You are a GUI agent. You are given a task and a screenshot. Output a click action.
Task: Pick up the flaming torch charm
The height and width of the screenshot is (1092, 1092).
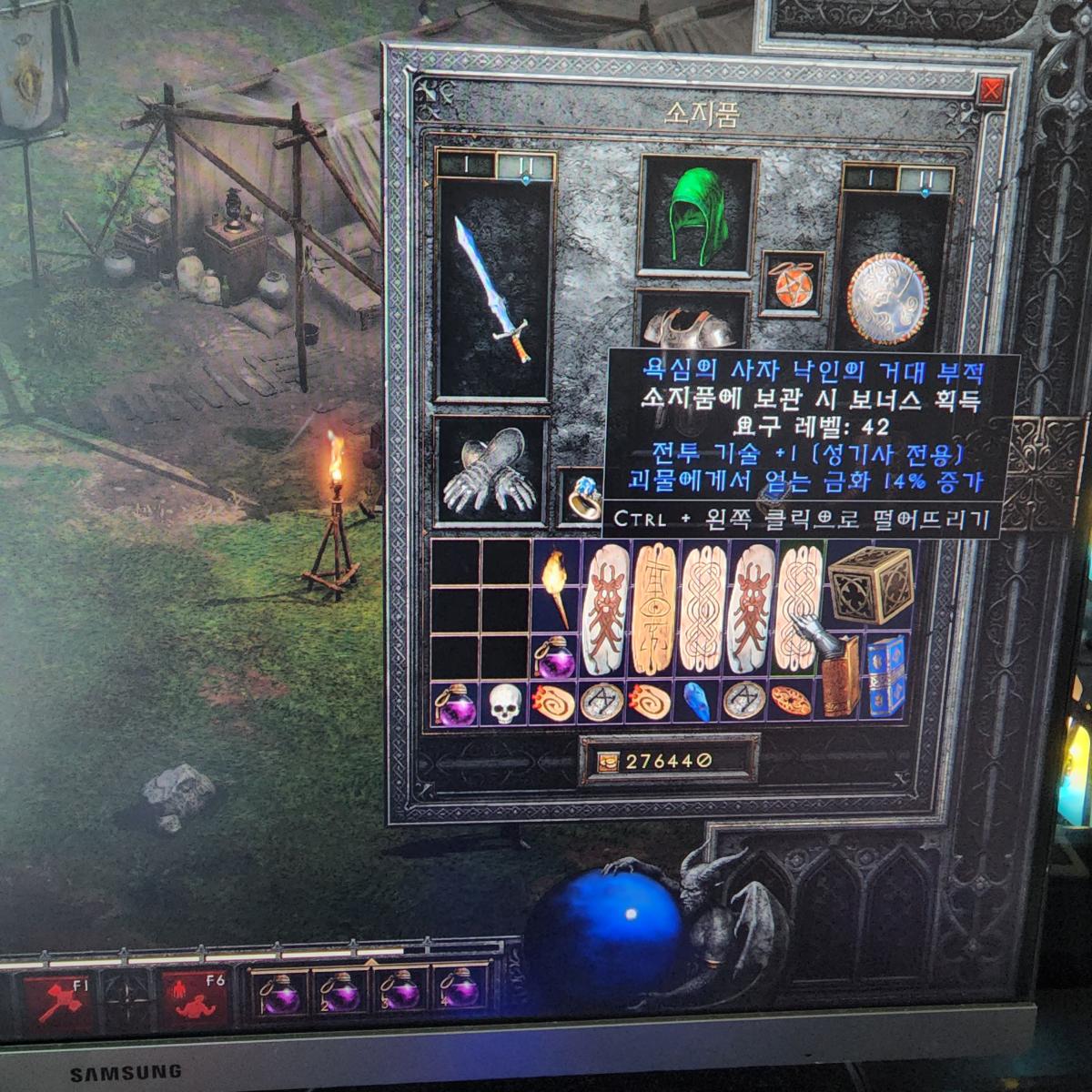(x=553, y=587)
